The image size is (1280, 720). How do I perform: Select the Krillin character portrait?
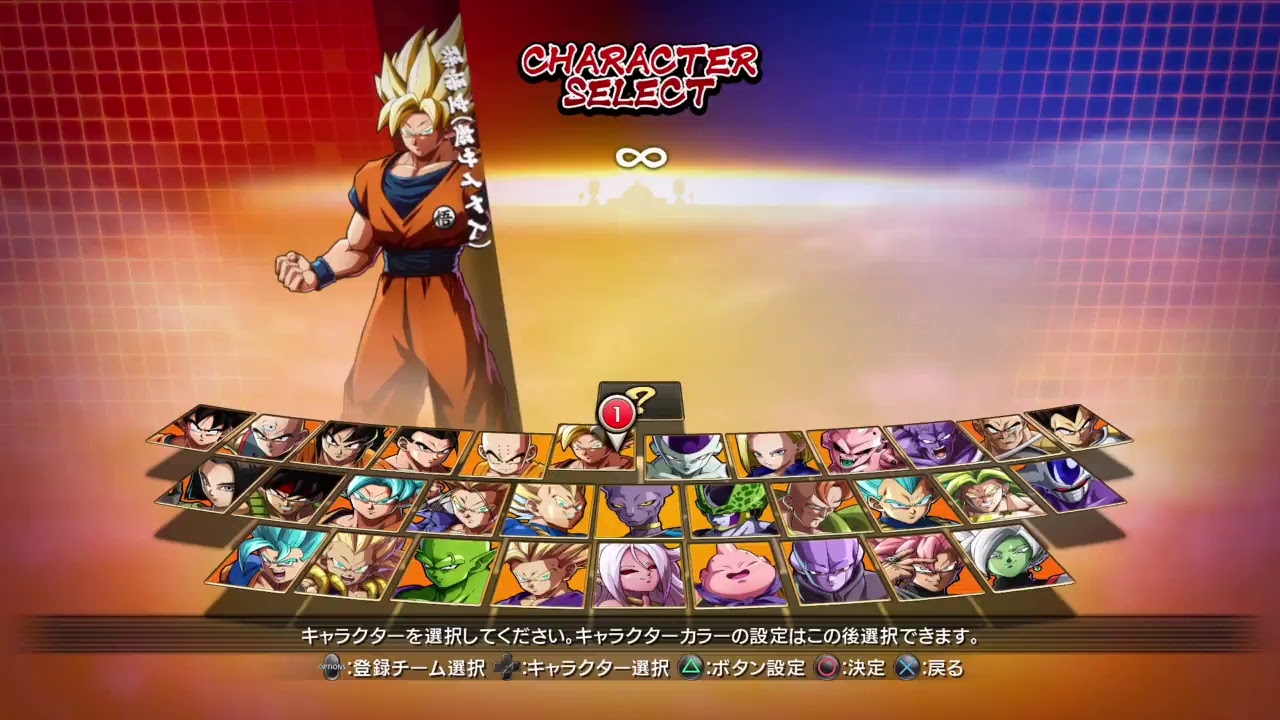pos(505,451)
